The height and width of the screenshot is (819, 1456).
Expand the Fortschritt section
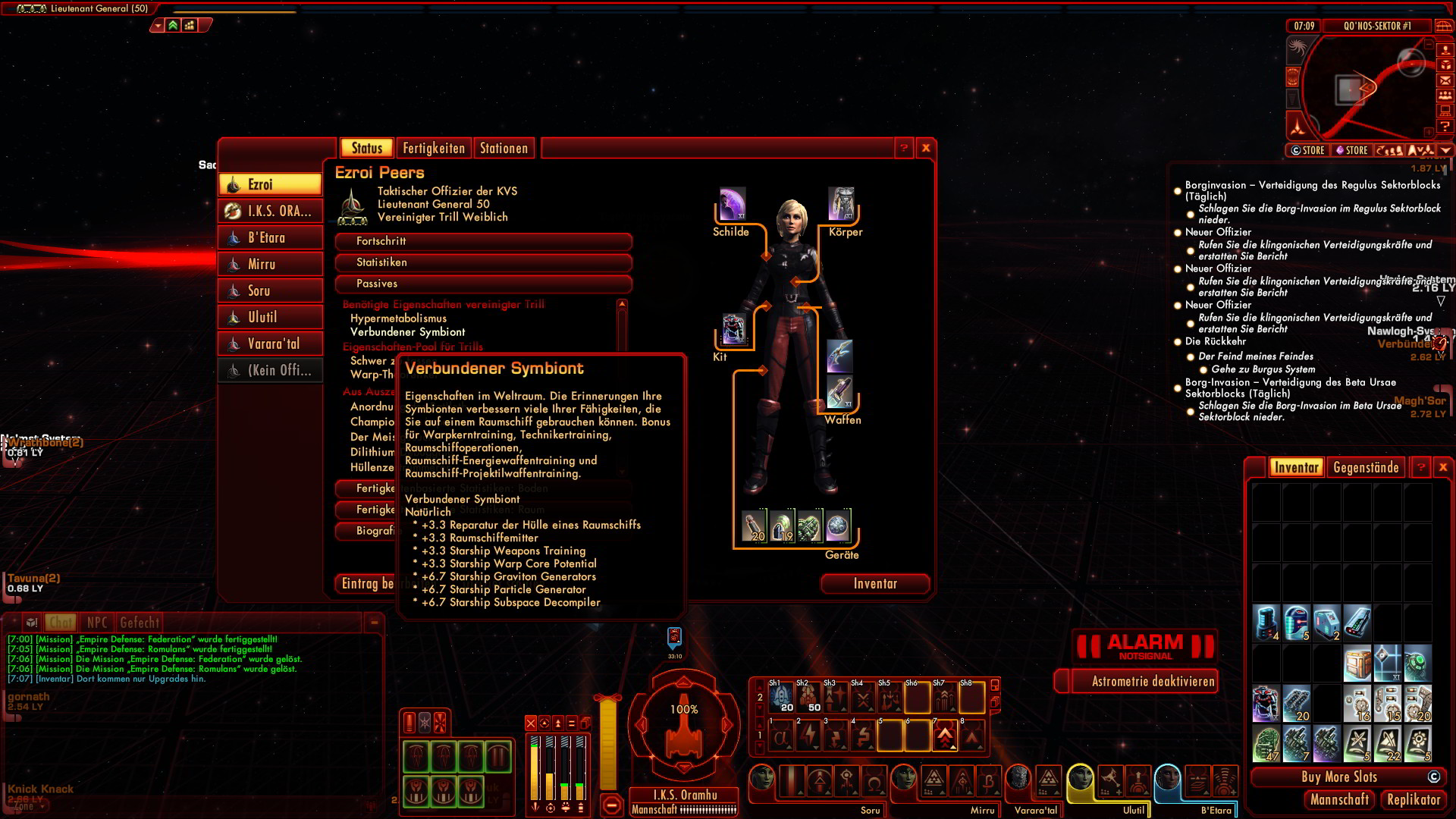click(x=483, y=241)
